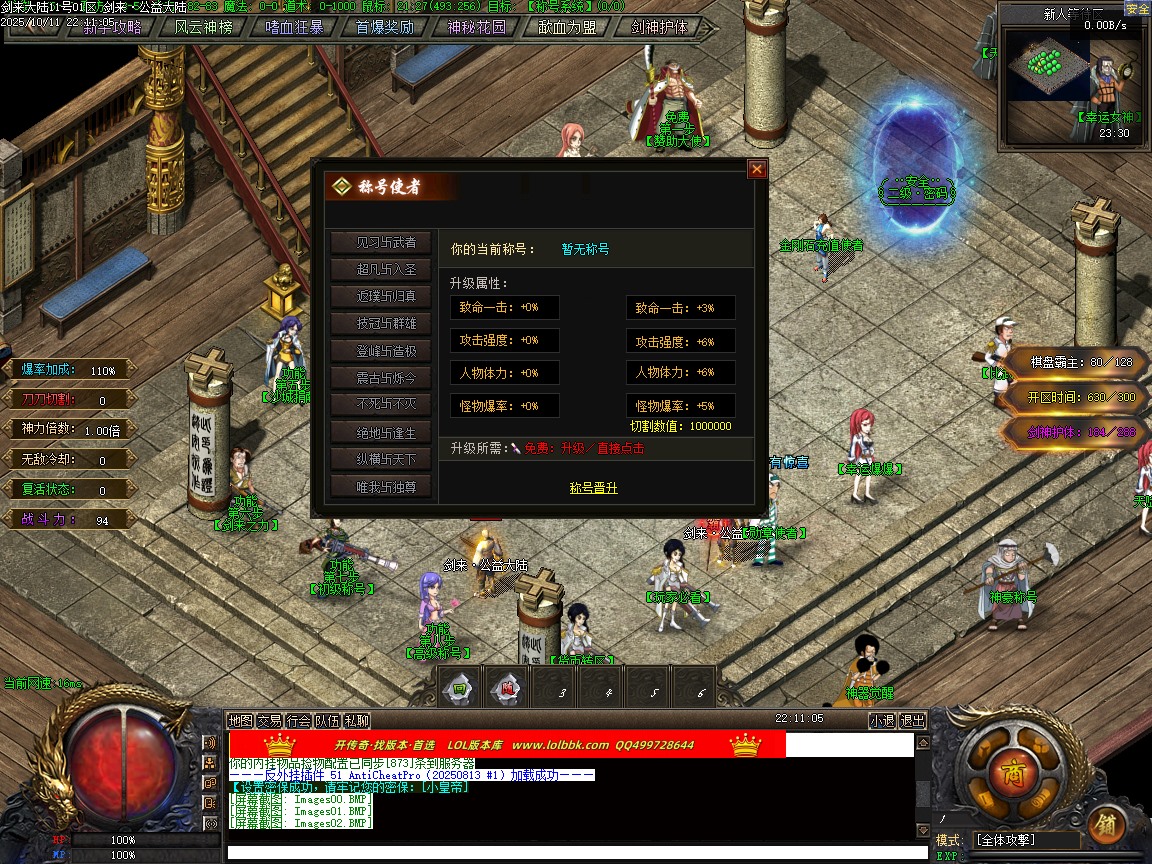
Task: Open the 商 shop round button
Action: tap(1005, 771)
